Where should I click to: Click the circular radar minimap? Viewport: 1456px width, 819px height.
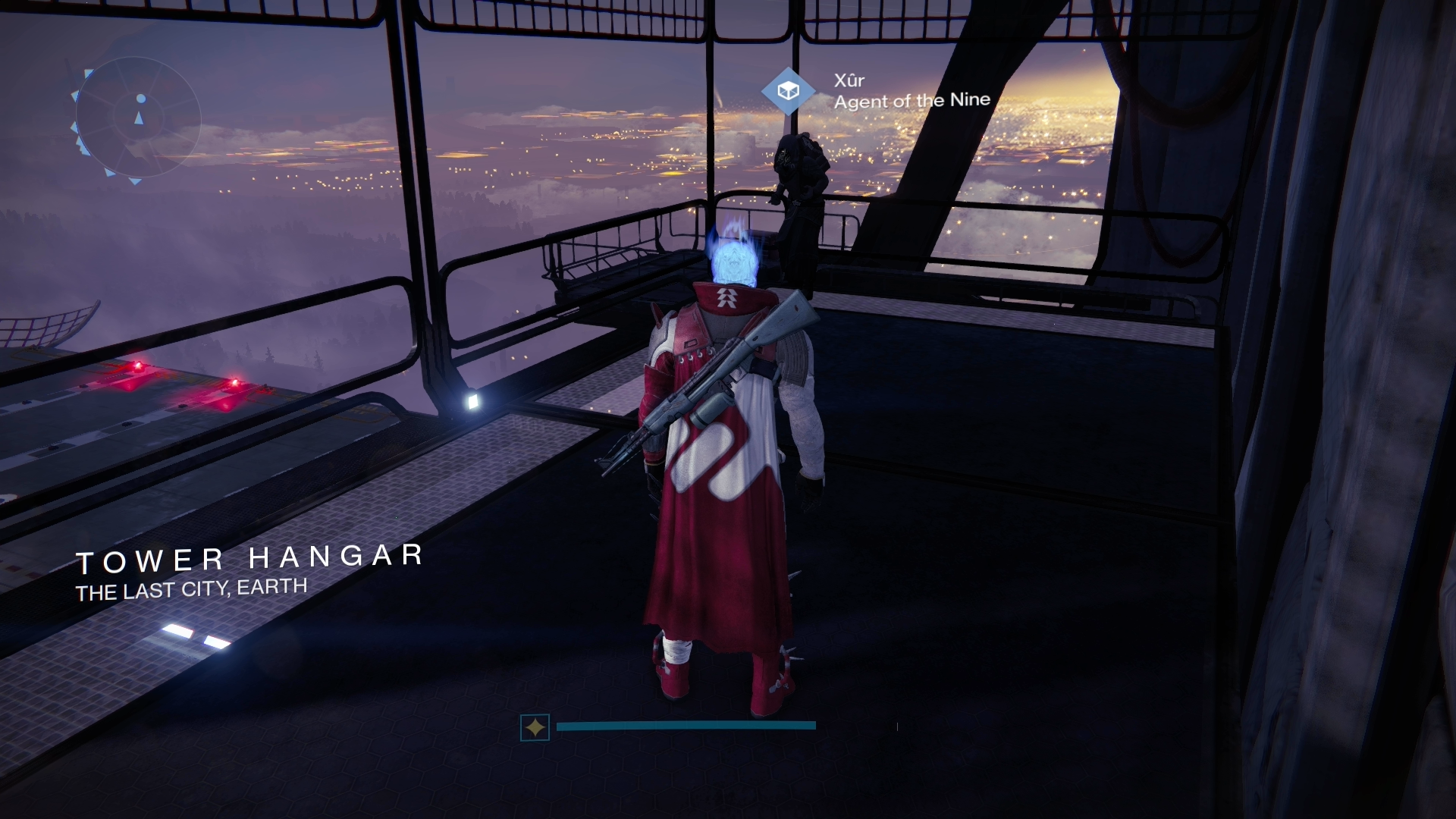[138, 119]
